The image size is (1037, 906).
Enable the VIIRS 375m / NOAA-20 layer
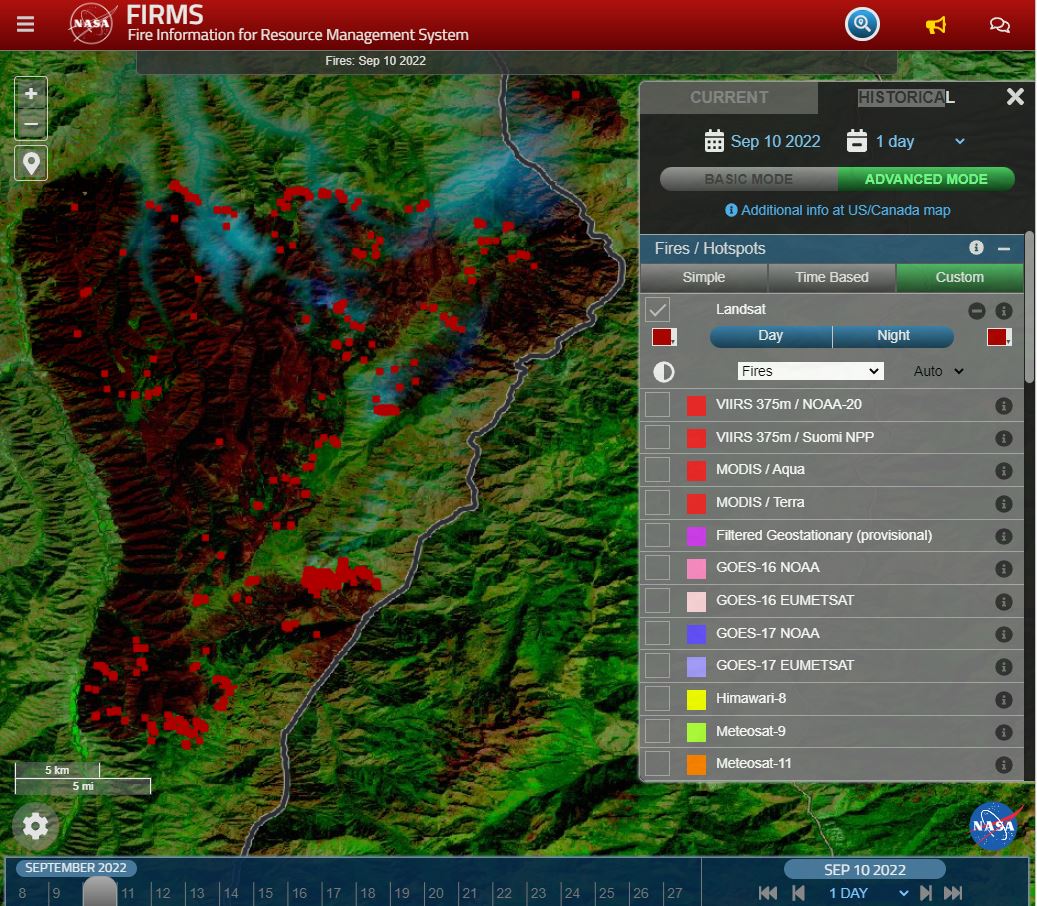[x=657, y=405]
